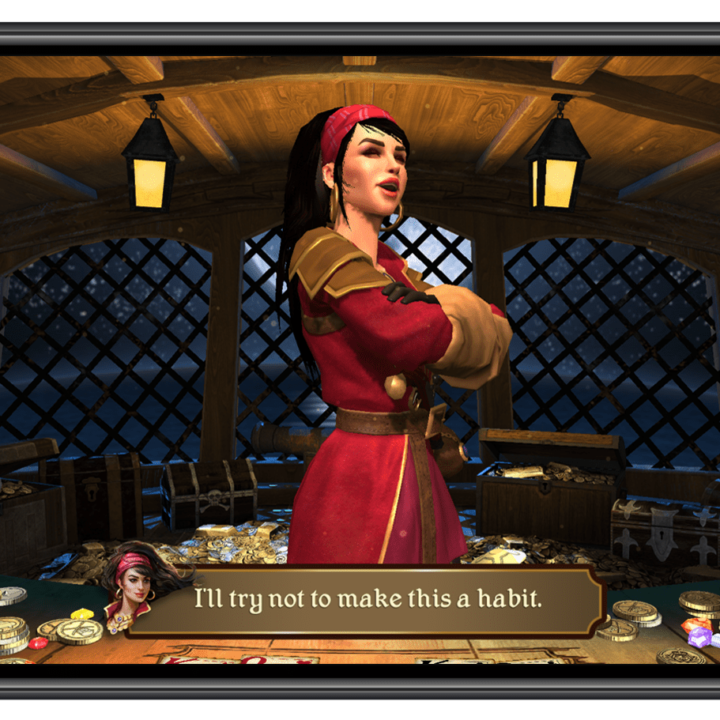Image resolution: width=720 pixels, height=720 pixels.
Task: Advance the "I'll try not to make this a habit" dialogue box
Action: [x=368, y=600]
